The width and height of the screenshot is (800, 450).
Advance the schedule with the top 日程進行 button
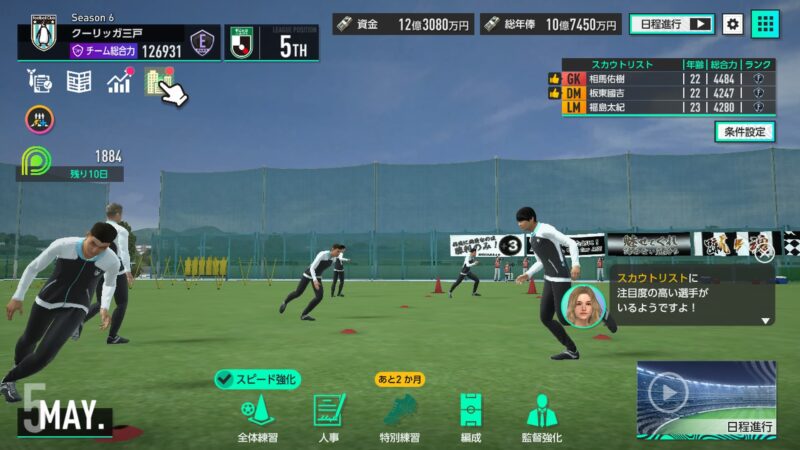(672, 23)
